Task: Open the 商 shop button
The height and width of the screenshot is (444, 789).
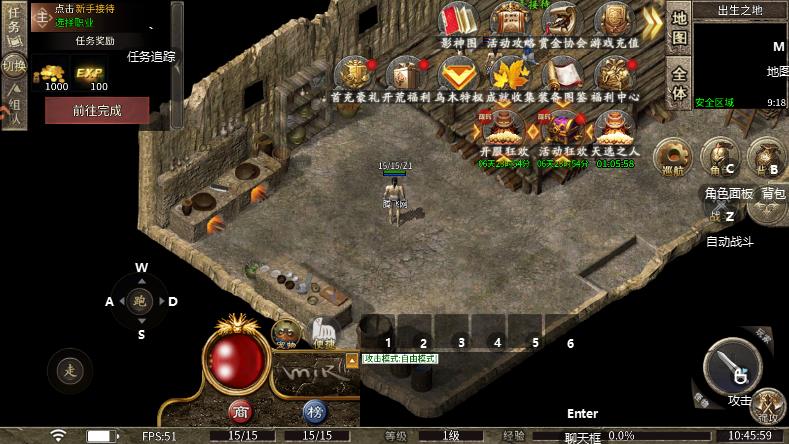Action: coord(239,411)
